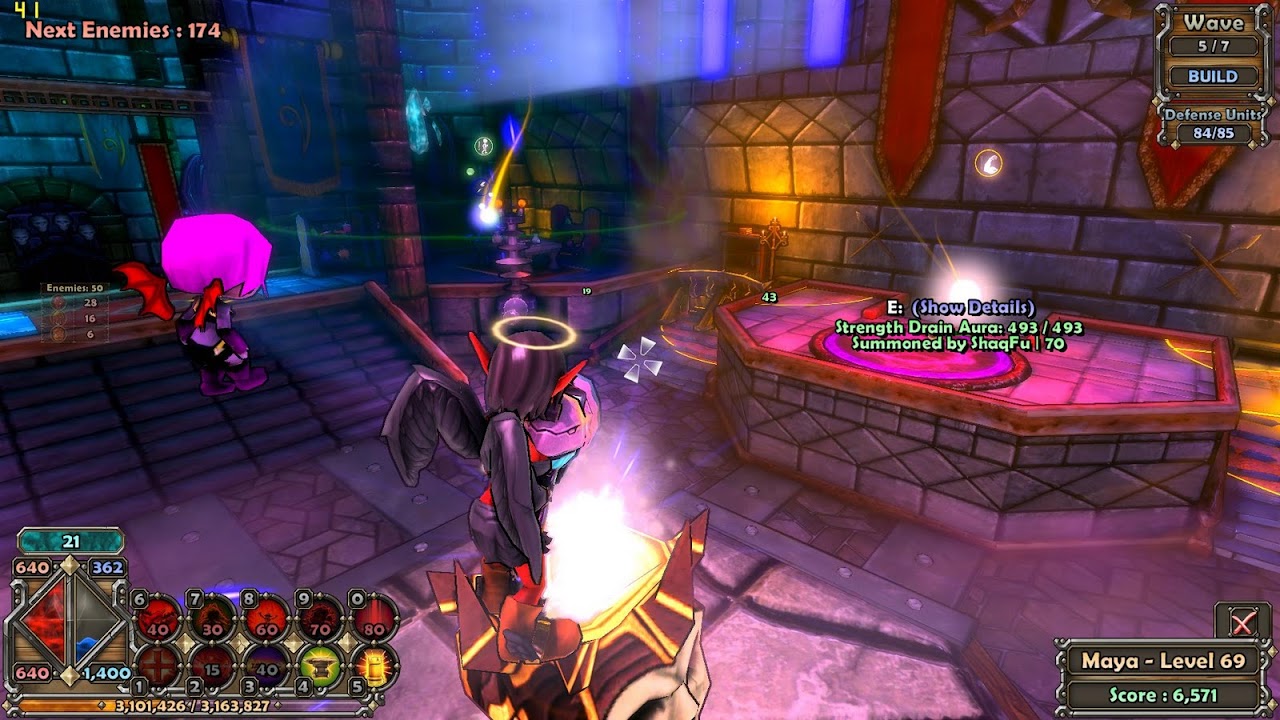Select the slot 0 defense costing 80
1280x720 pixels.
374,619
